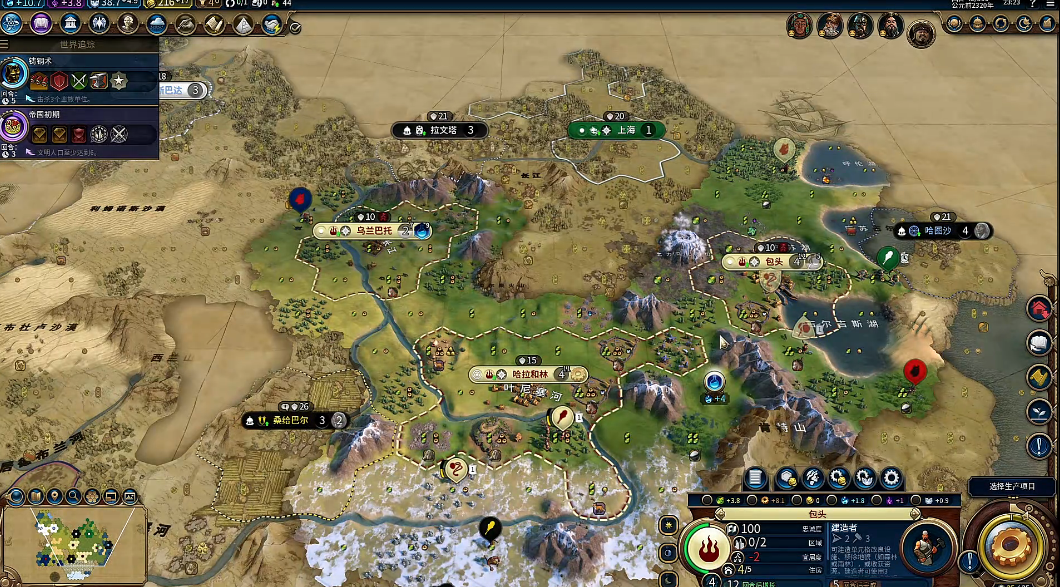Viewport: 1060px width, 587px height.
Task: Open the 包头 city production builder portrait
Action: 926,547
